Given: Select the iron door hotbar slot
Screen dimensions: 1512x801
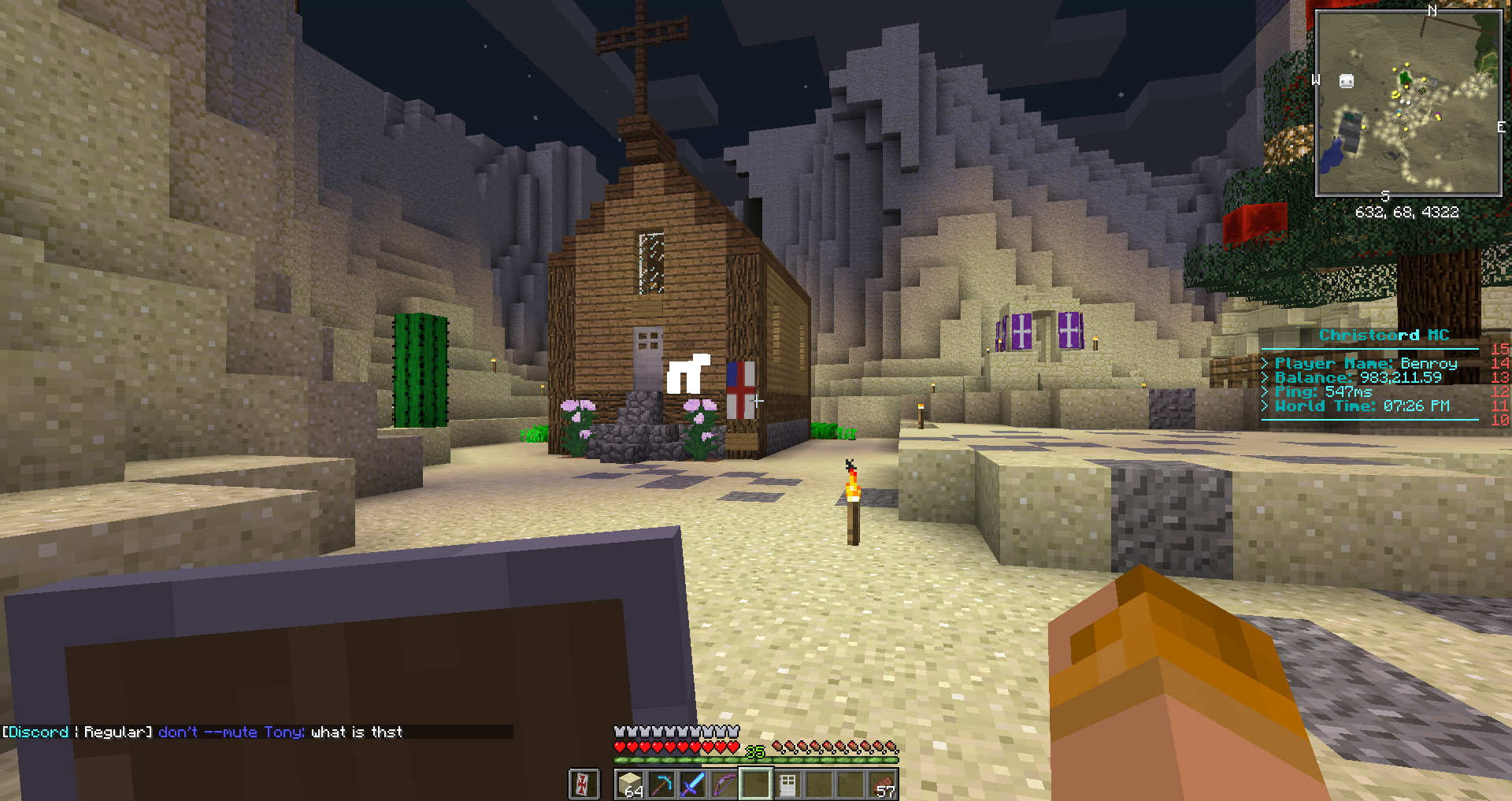Looking at the screenshot, I should click(x=787, y=784).
